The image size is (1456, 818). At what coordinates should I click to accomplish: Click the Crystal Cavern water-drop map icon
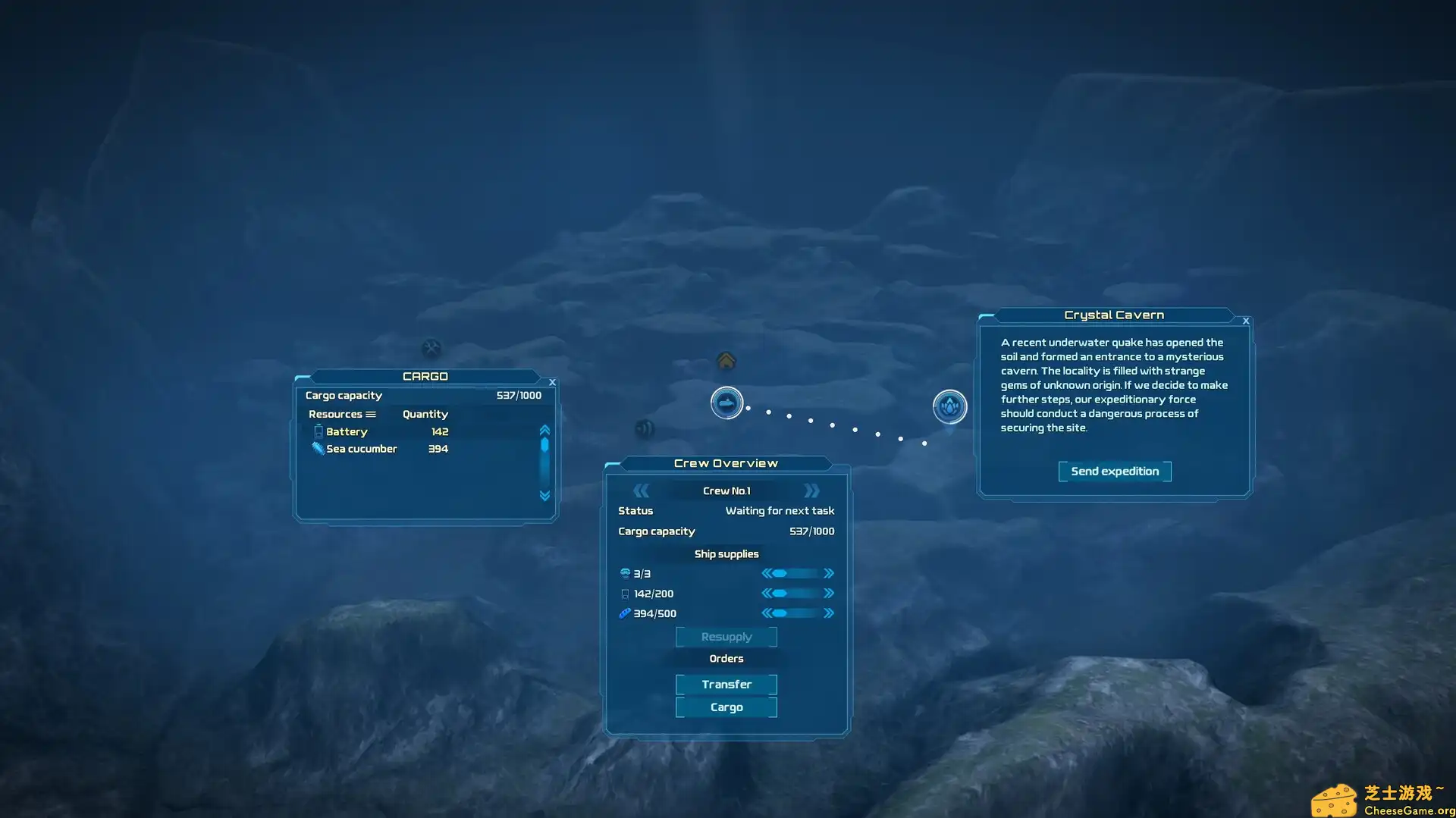tap(949, 406)
